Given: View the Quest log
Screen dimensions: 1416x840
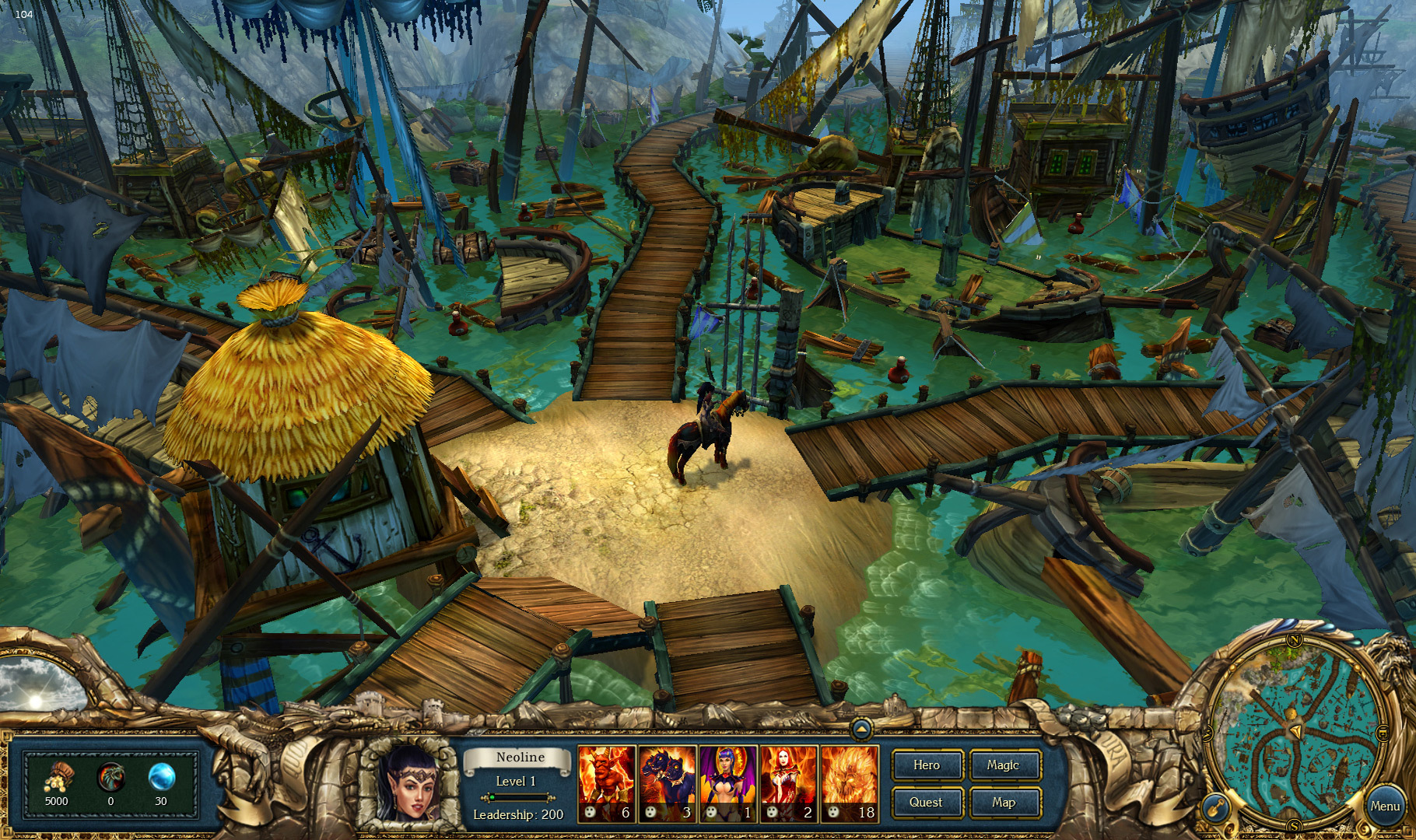Looking at the screenshot, I should coord(927,802).
